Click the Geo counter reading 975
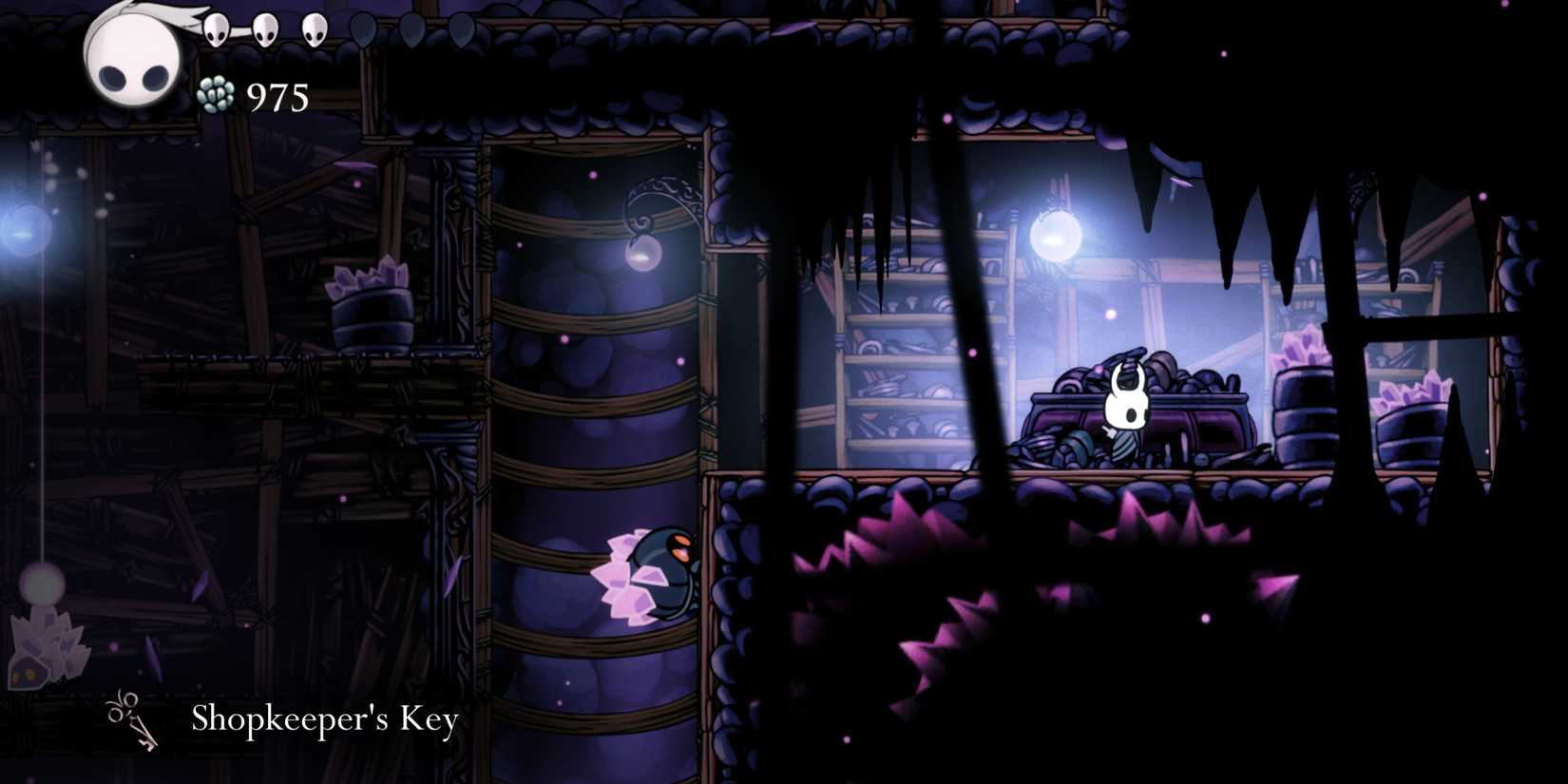 (x=277, y=95)
